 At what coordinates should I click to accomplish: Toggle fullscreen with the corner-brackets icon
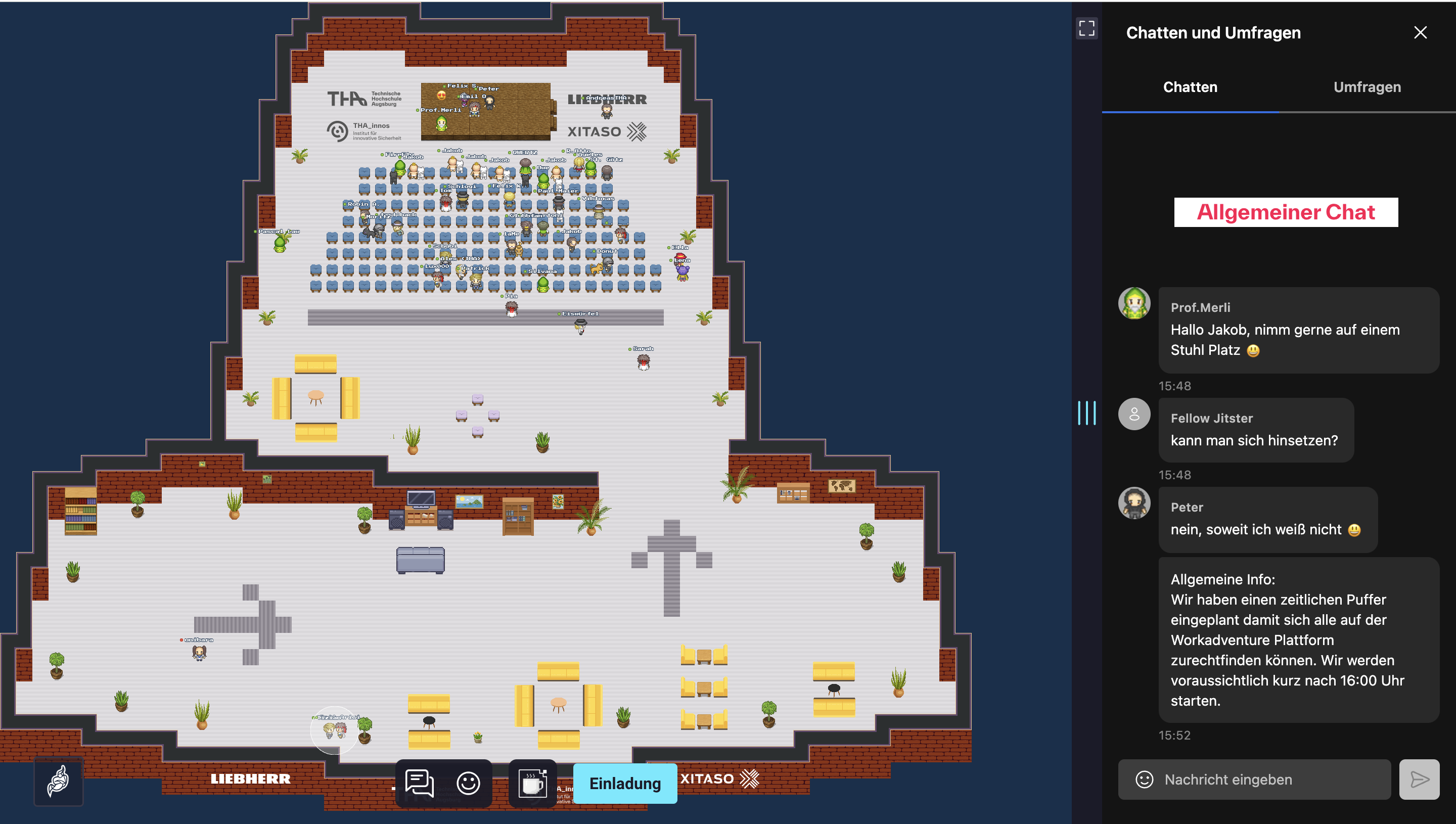coord(1086,28)
